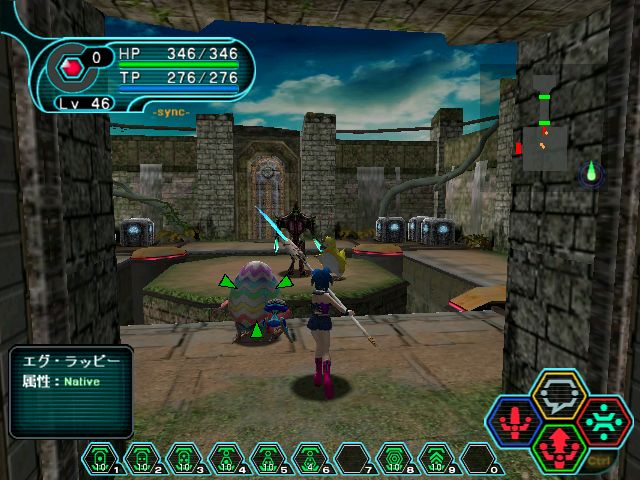640x480 pixels.
Task: Activate the green-bordered heavy attack hexagon
Action: [x=559, y=446]
